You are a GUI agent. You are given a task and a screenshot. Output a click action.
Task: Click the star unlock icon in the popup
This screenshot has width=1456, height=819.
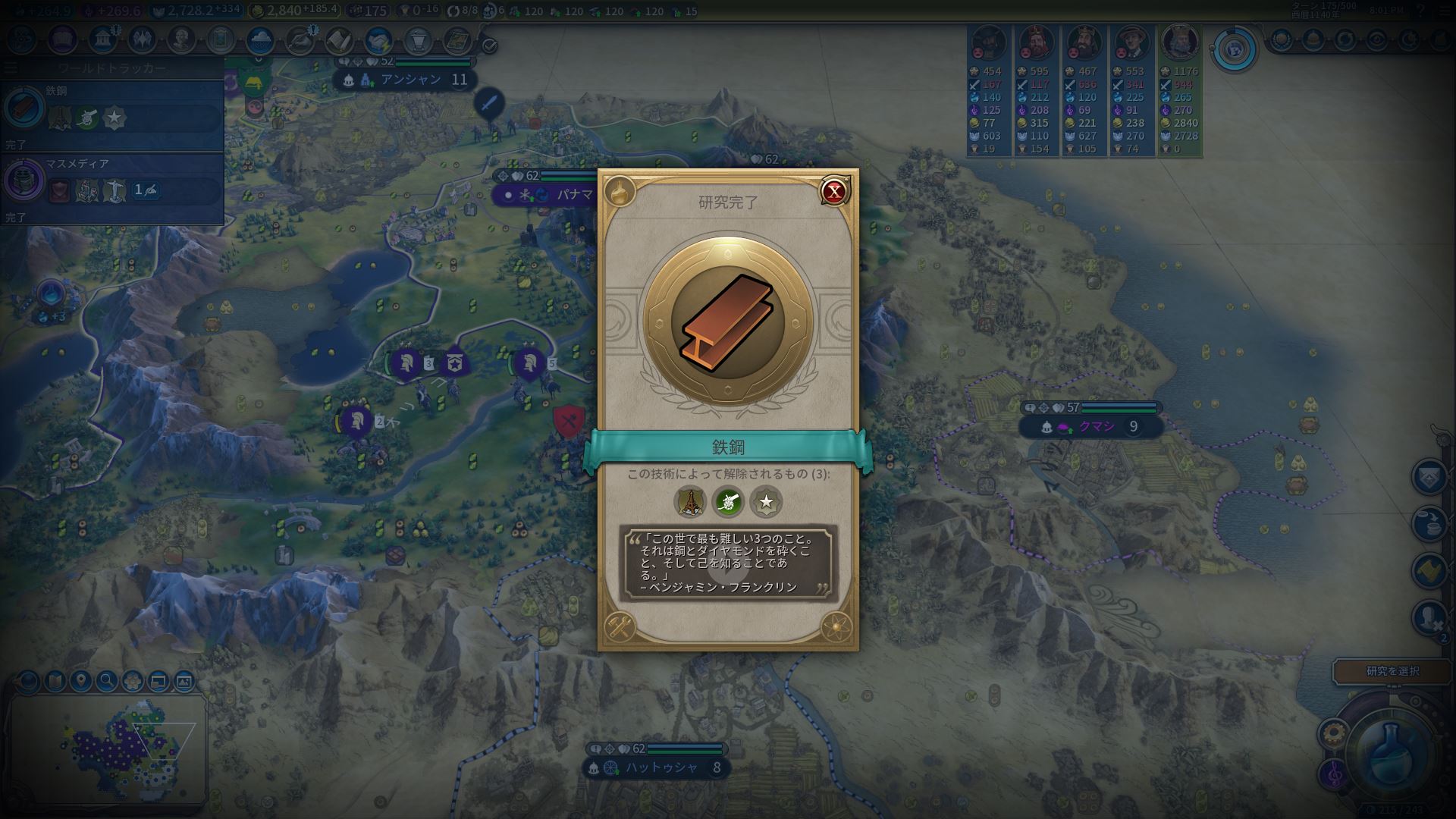[x=766, y=501]
